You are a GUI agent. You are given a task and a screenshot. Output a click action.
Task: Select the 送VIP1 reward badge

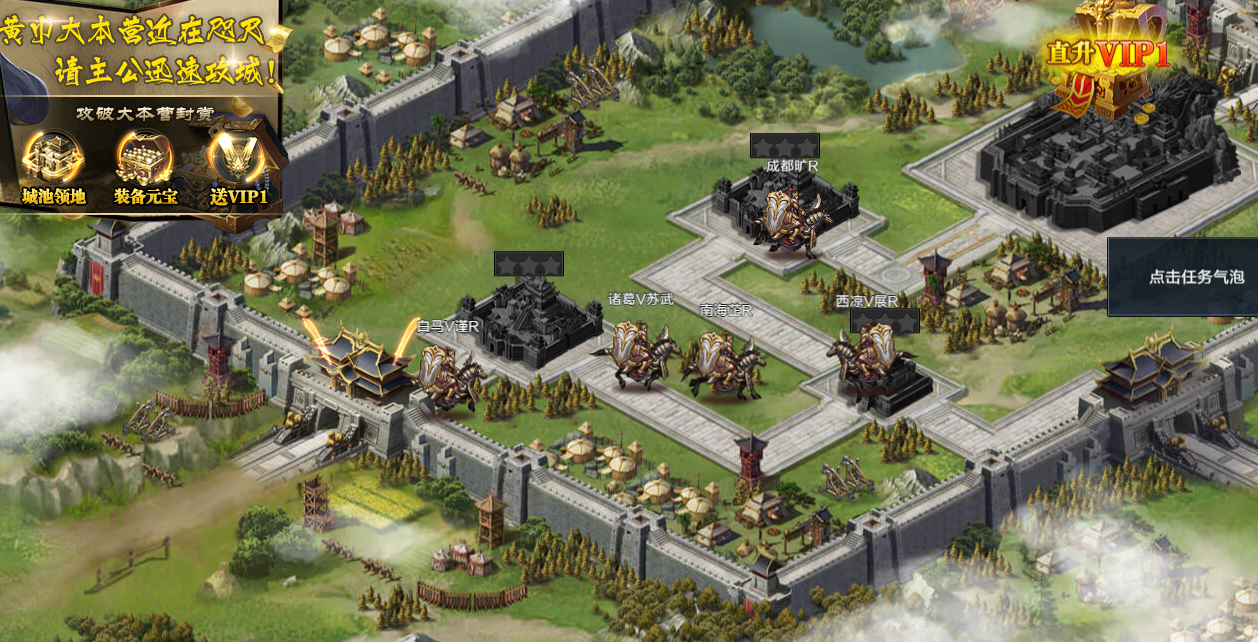click(x=238, y=159)
